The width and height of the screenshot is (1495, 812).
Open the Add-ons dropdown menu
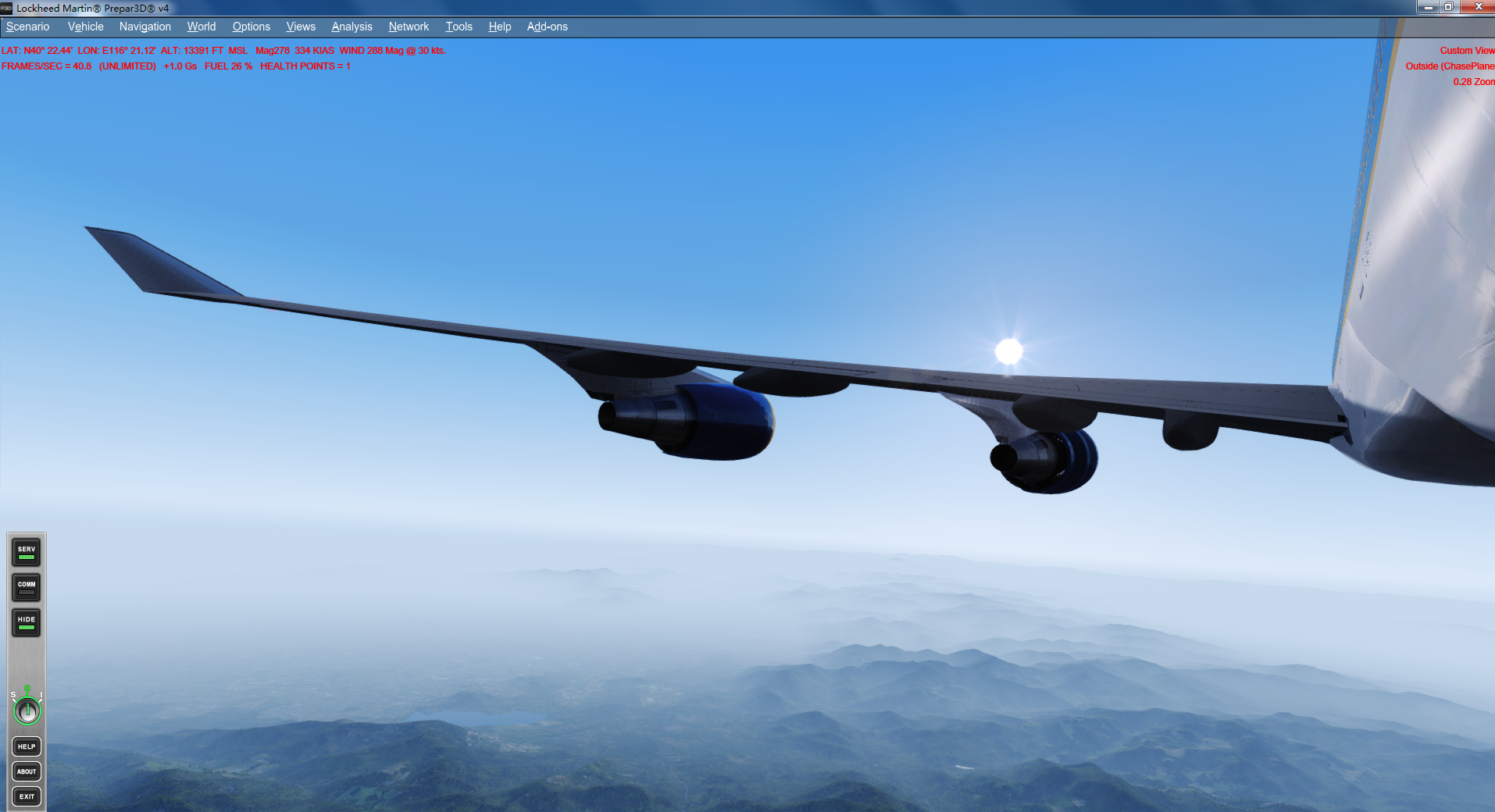pyautogui.click(x=547, y=26)
